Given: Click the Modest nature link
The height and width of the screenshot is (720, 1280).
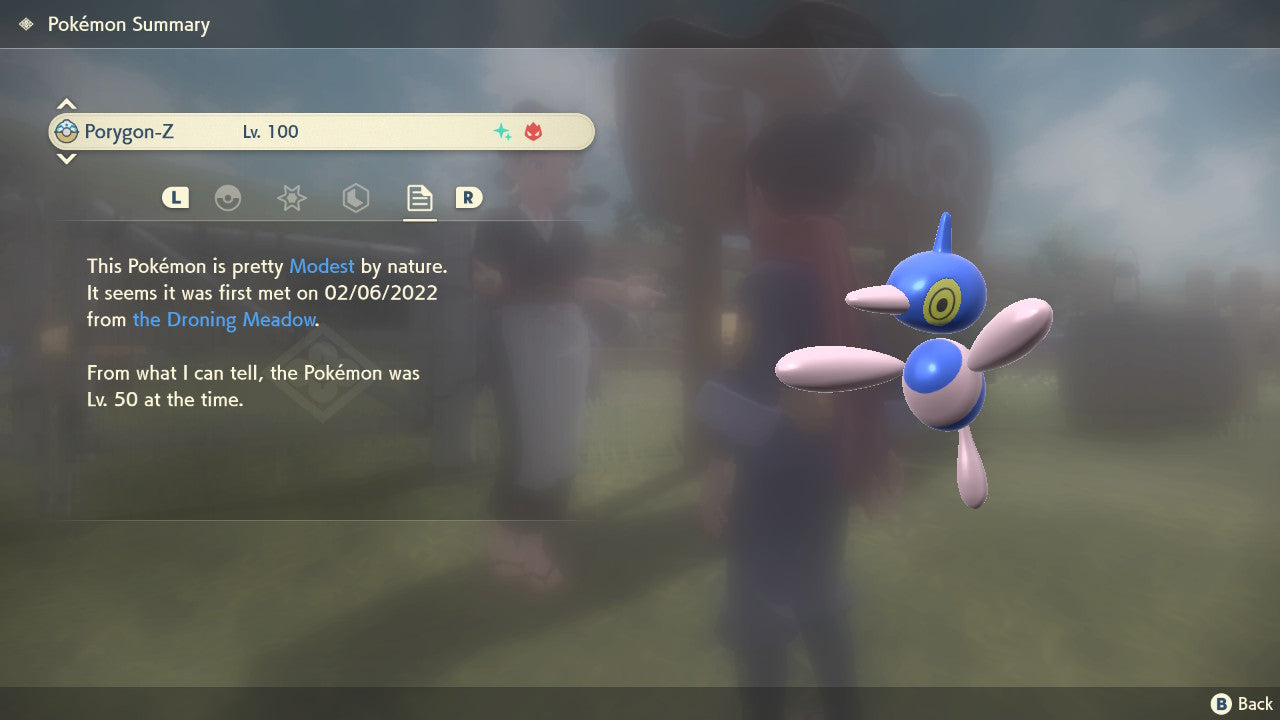Looking at the screenshot, I should [x=321, y=266].
